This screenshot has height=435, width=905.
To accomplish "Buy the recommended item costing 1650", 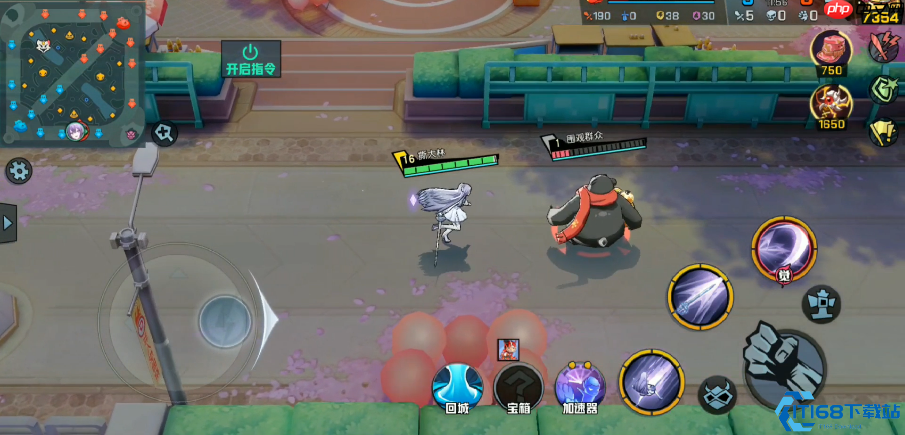I will coord(831,102).
